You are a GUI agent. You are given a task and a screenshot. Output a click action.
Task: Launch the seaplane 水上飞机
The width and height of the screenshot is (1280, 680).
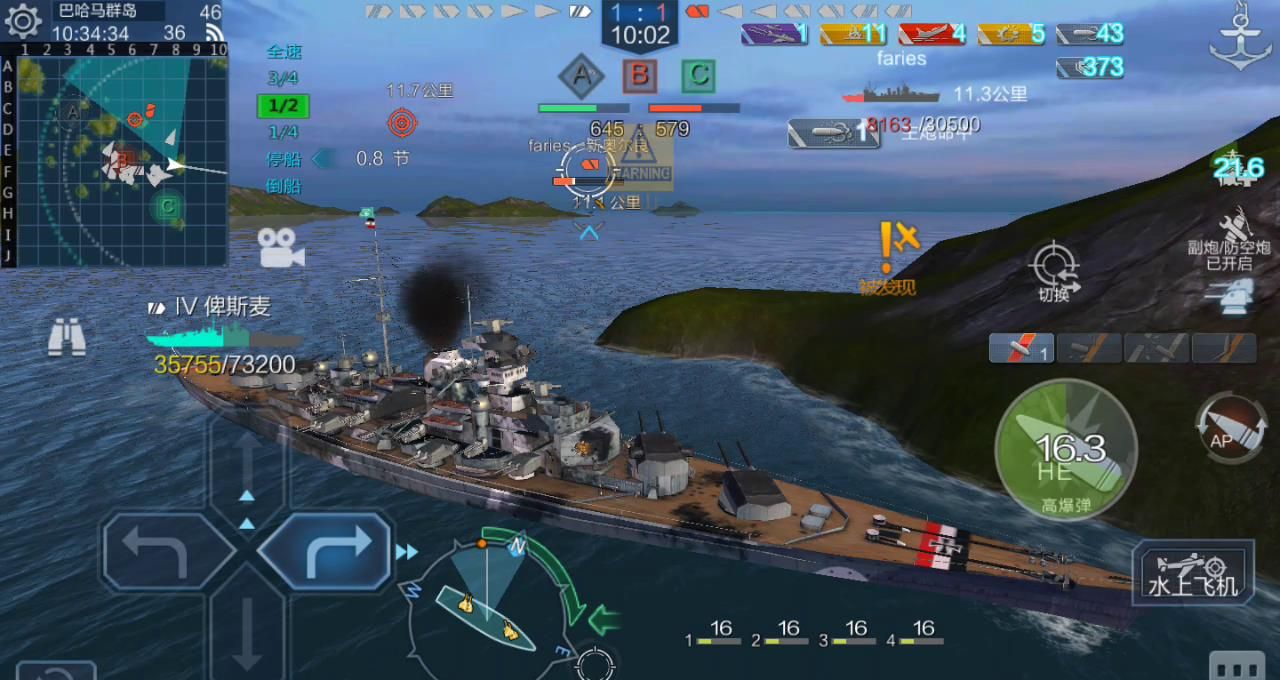pos(1193,573)
